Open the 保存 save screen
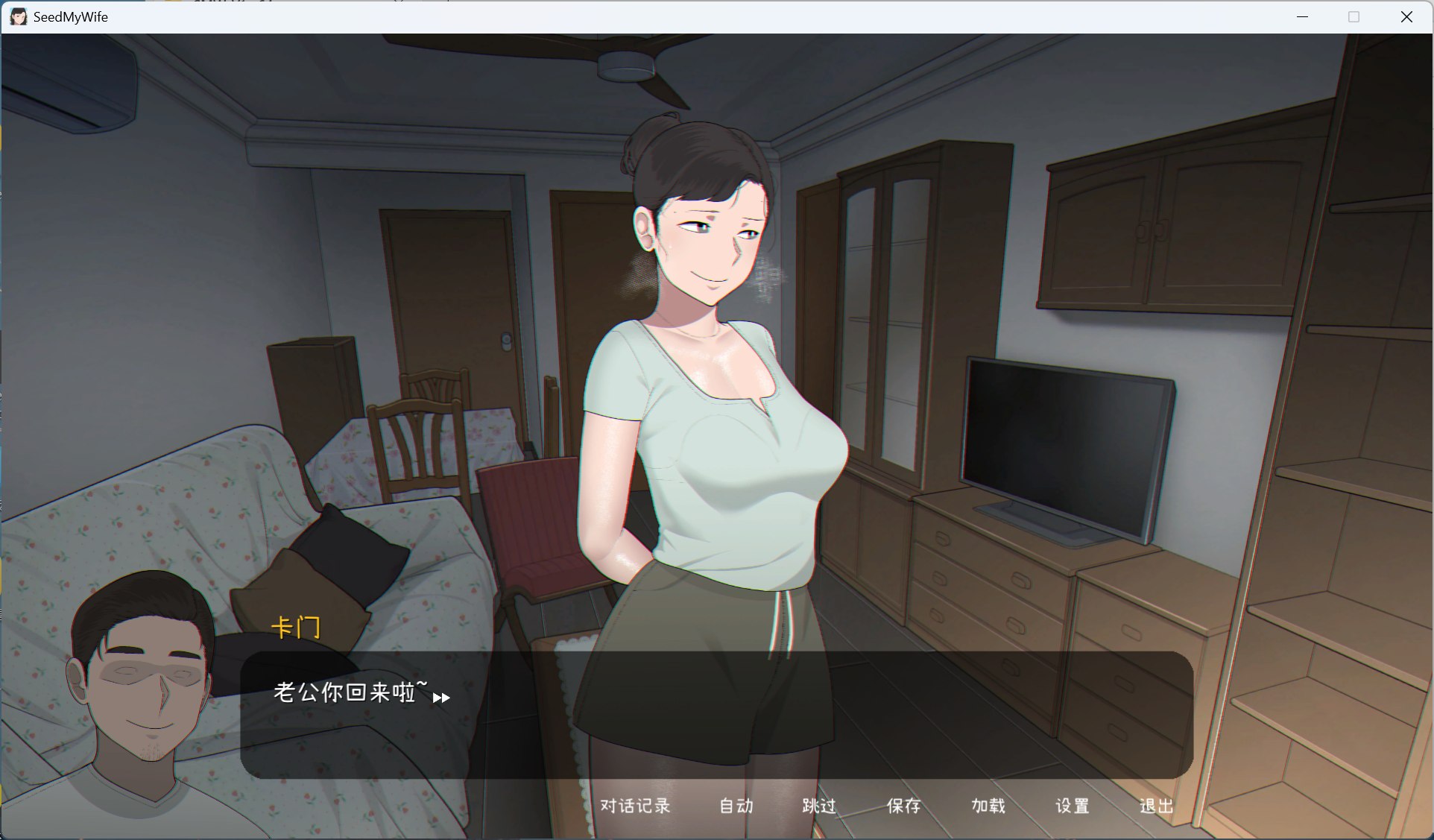This screenshot has width=1434, height=840. (x=903, y=806)
